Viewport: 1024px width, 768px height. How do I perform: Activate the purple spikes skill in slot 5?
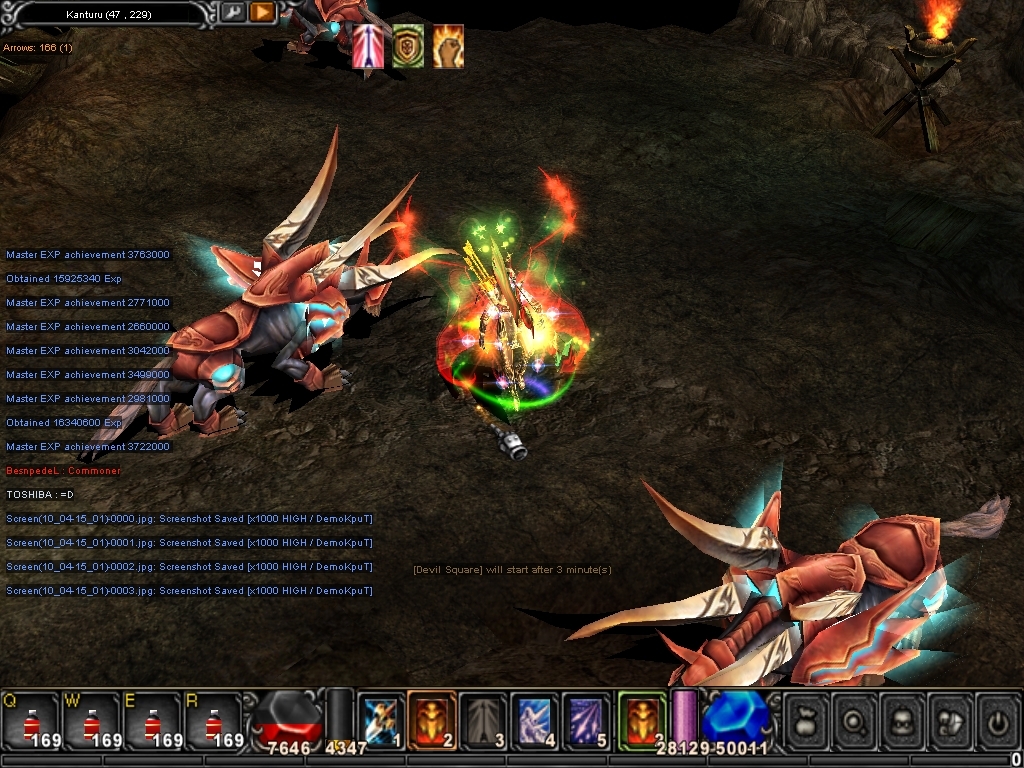coord(586,720)
